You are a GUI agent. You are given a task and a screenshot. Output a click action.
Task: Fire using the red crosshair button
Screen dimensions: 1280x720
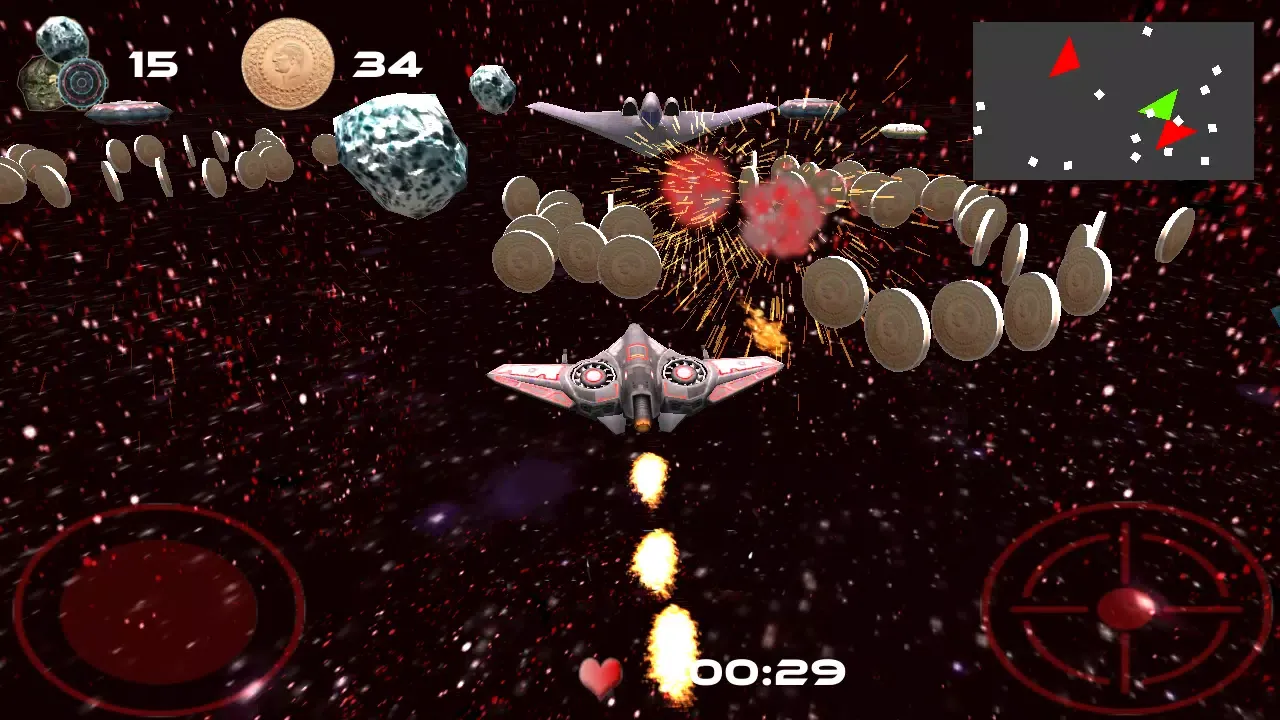[1126, 607]
